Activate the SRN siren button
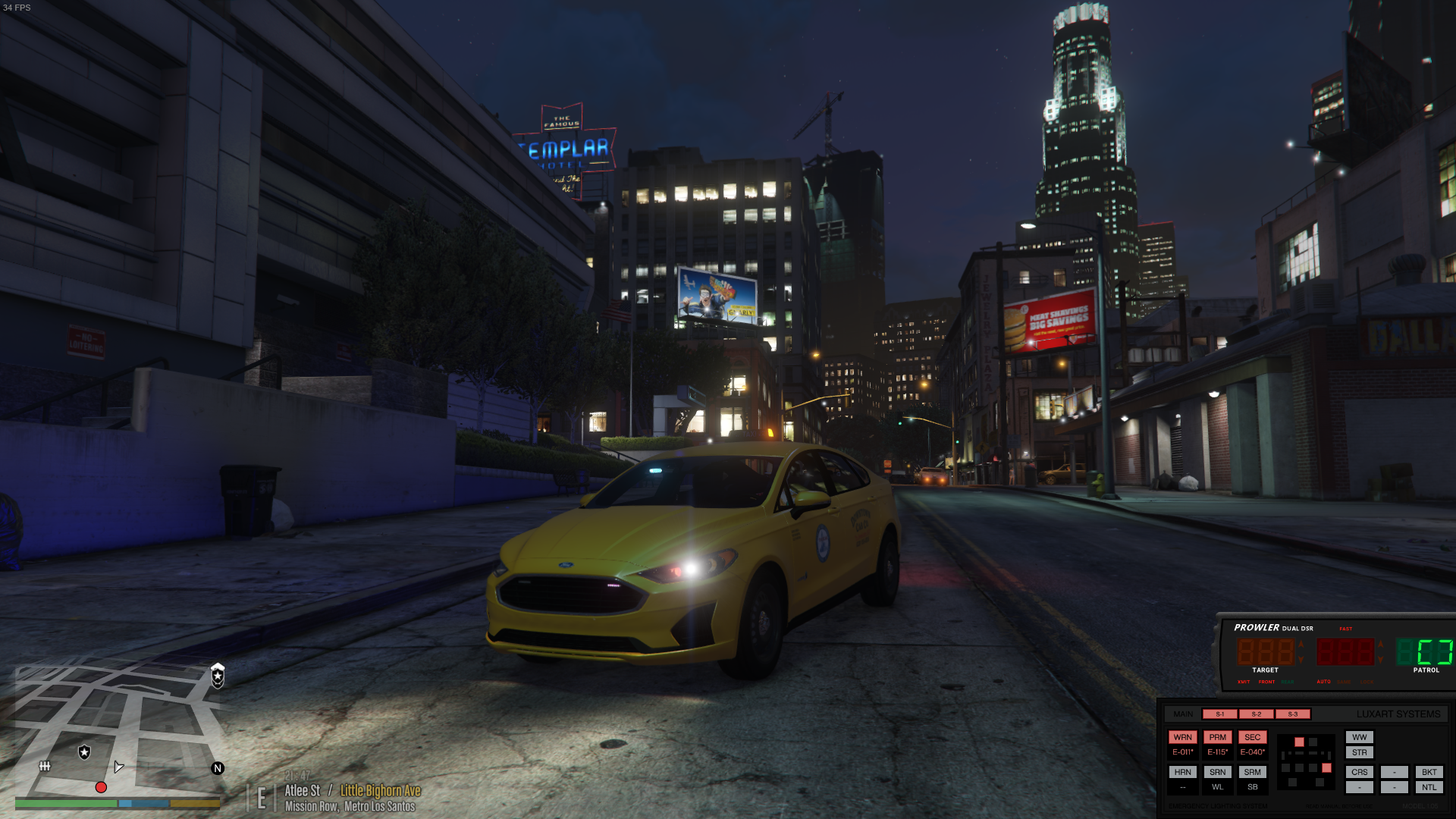 [1217, 772]
